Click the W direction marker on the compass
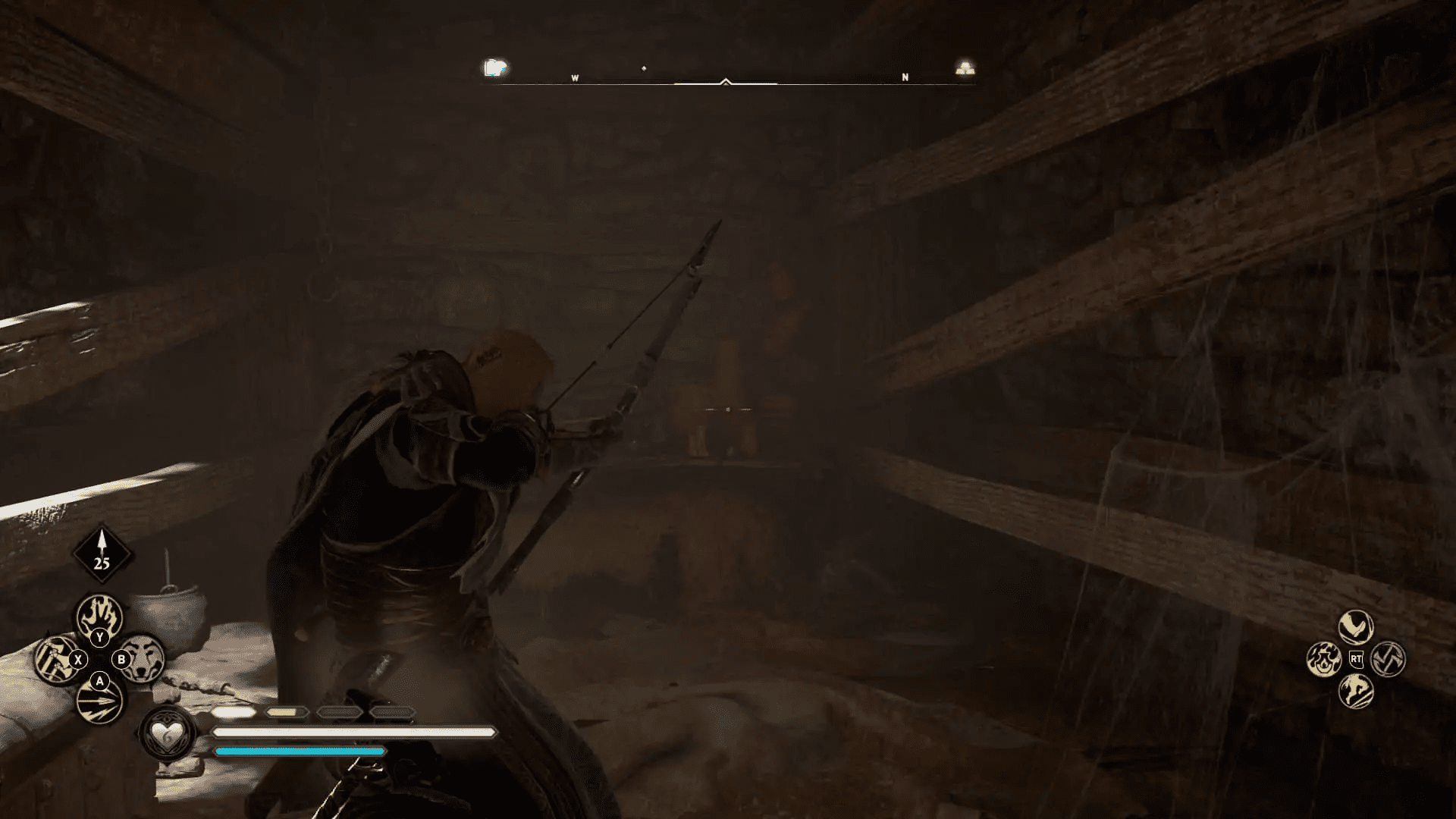The image size is (1456, 819). [576, 76]
